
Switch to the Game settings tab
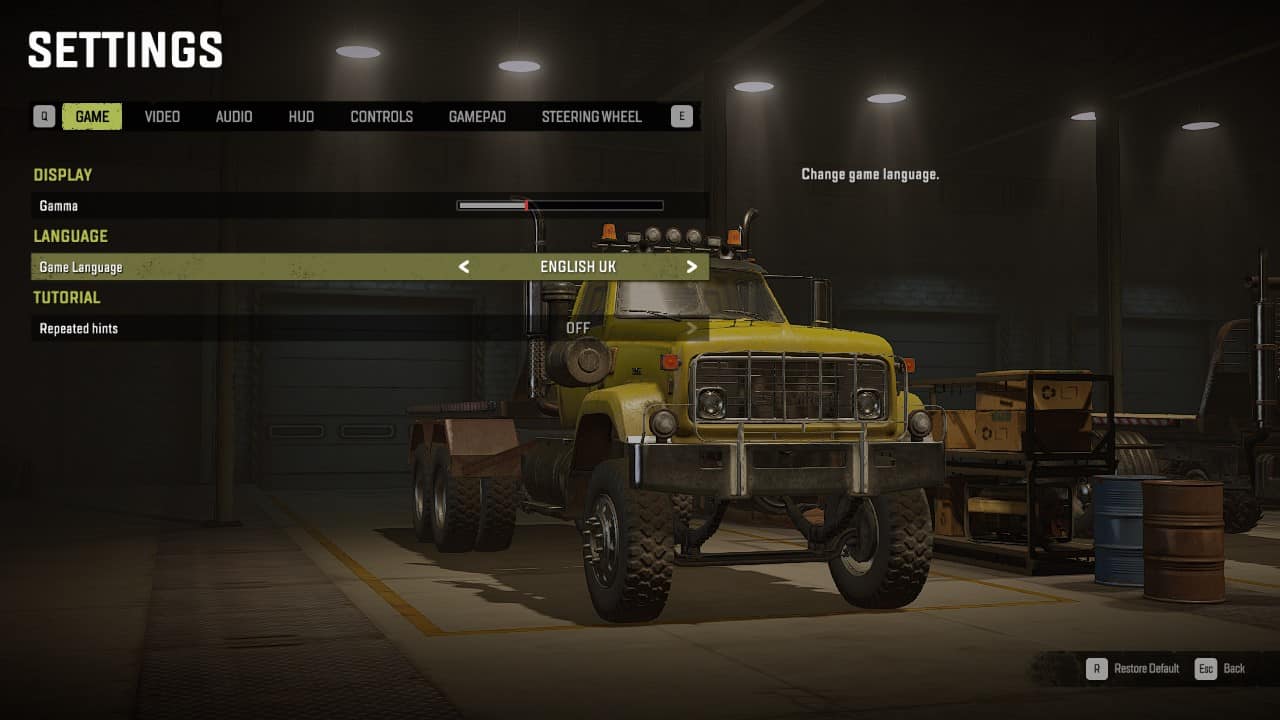pyautogui.click(x=92, y=117)
